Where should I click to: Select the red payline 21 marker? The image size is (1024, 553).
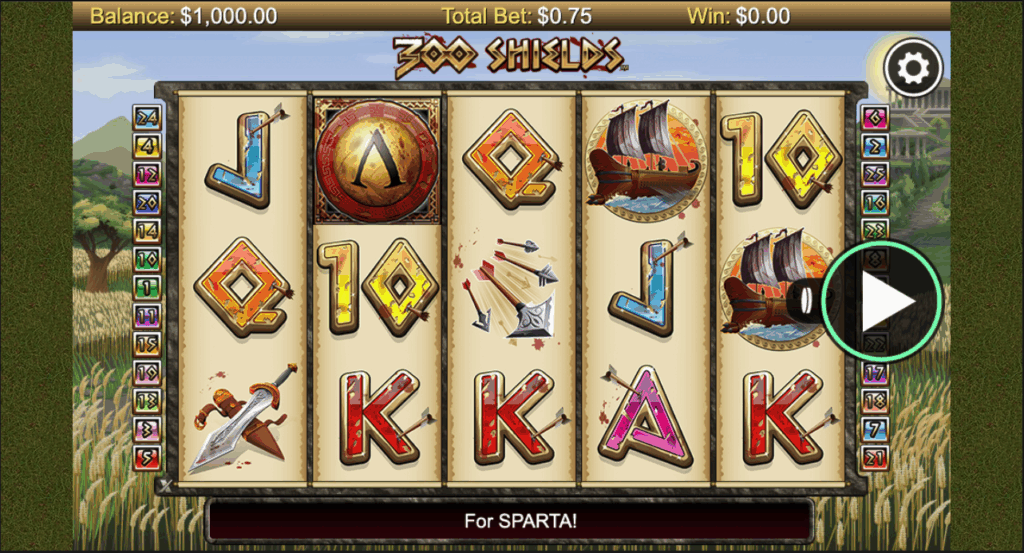click(x=875, y=459)
